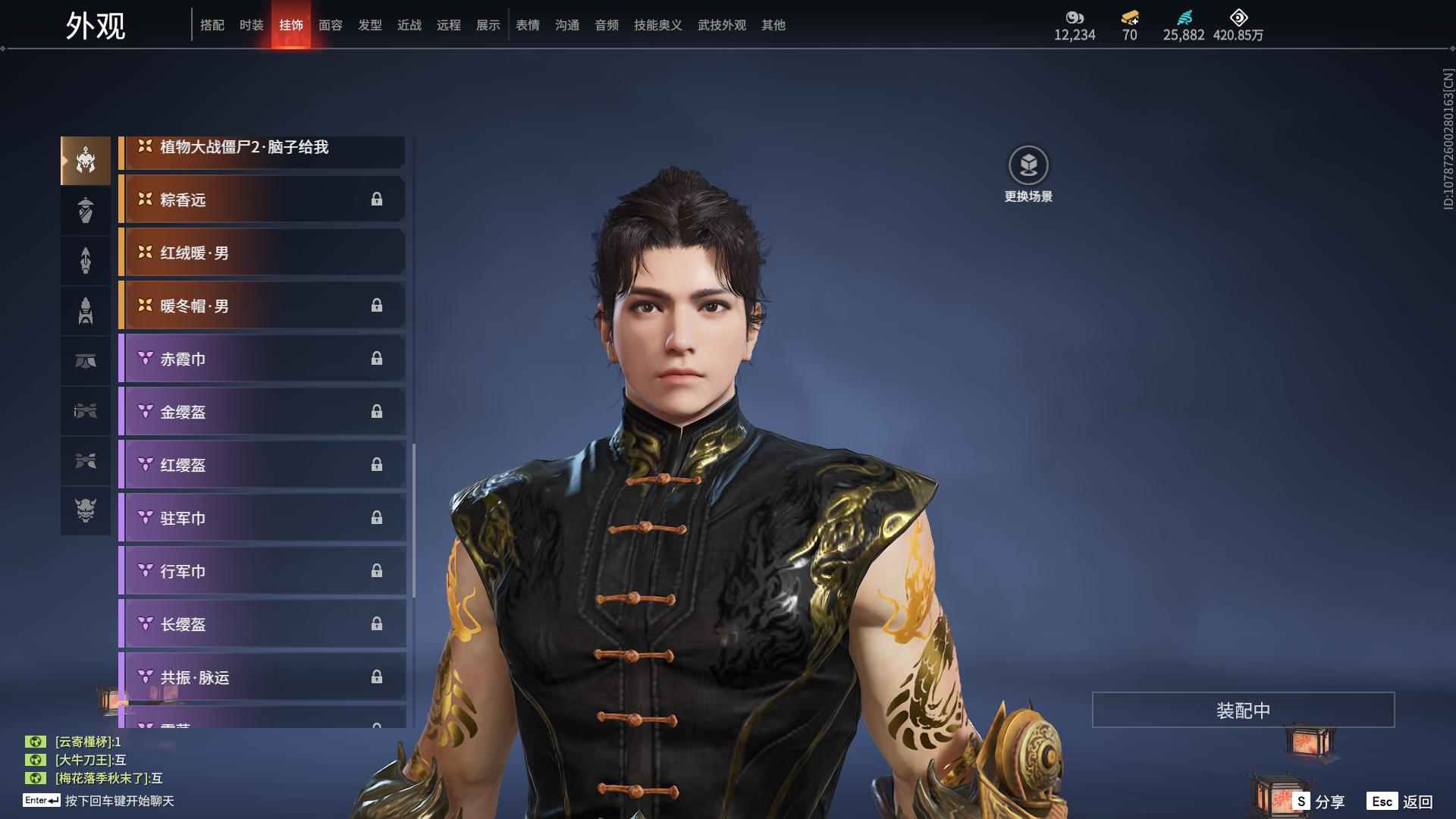Switch to the 搭配 tab
This screenshot has height=819, width=1456.
212,25
